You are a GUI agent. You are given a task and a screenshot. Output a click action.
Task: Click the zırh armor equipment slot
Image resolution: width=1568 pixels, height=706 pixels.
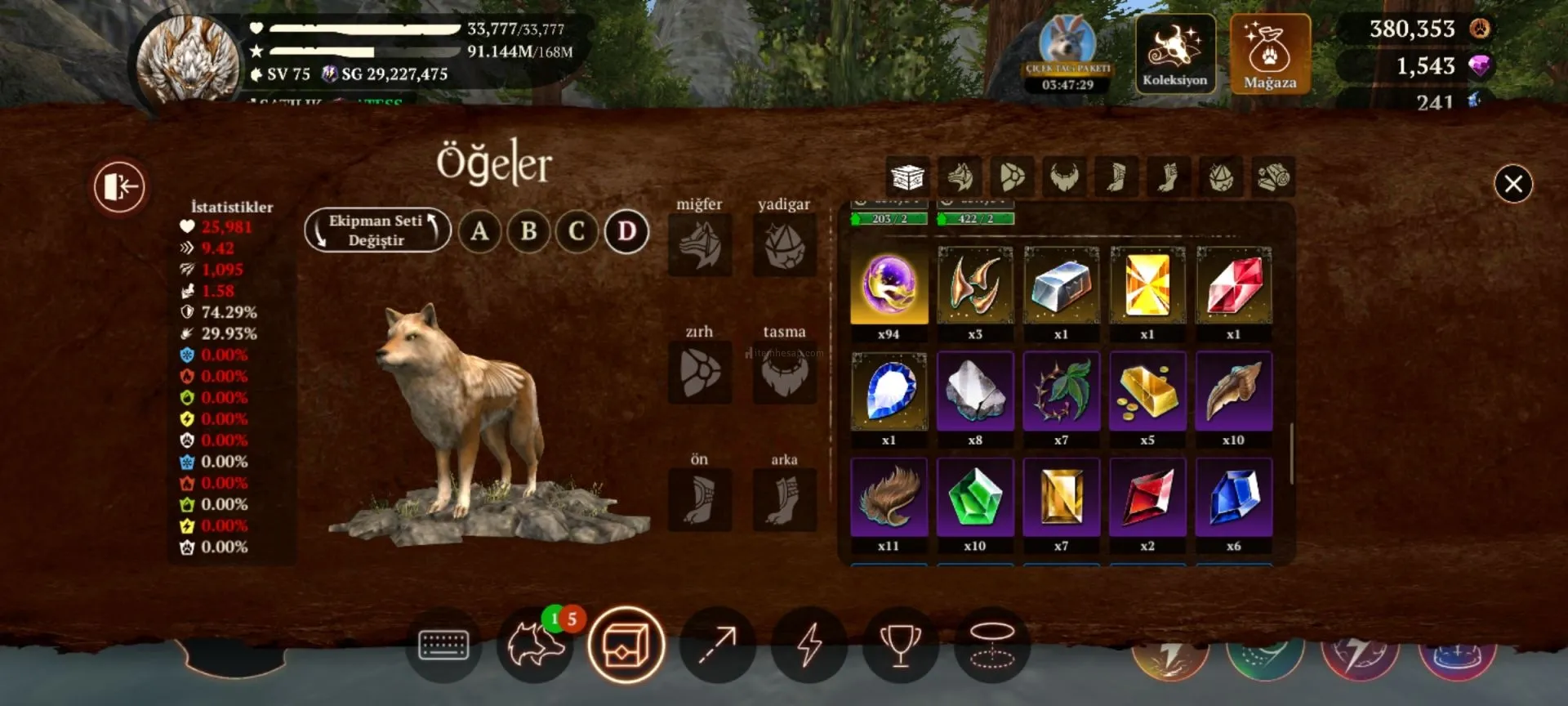699,373
